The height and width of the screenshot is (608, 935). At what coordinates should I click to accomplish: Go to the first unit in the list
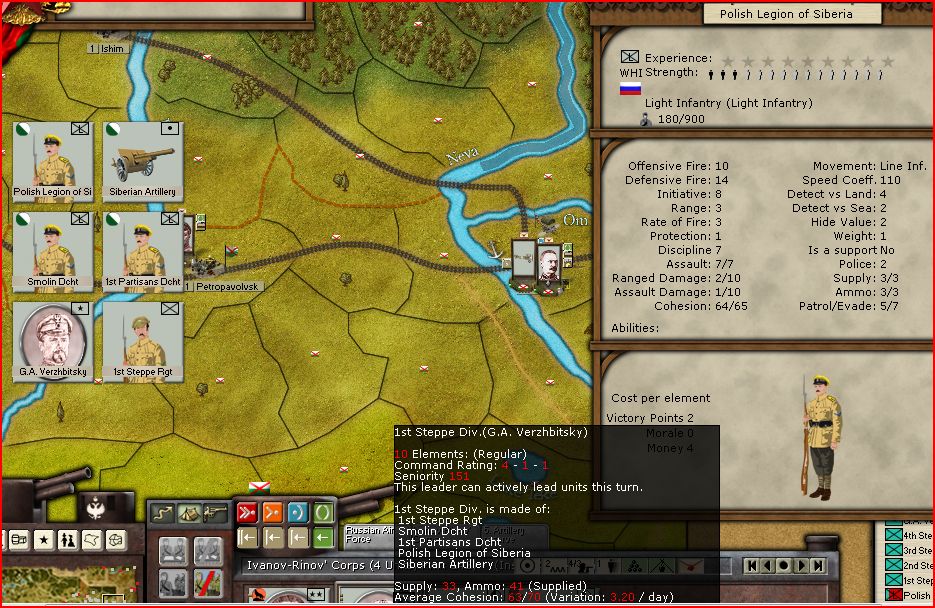(x=751, y=566)
